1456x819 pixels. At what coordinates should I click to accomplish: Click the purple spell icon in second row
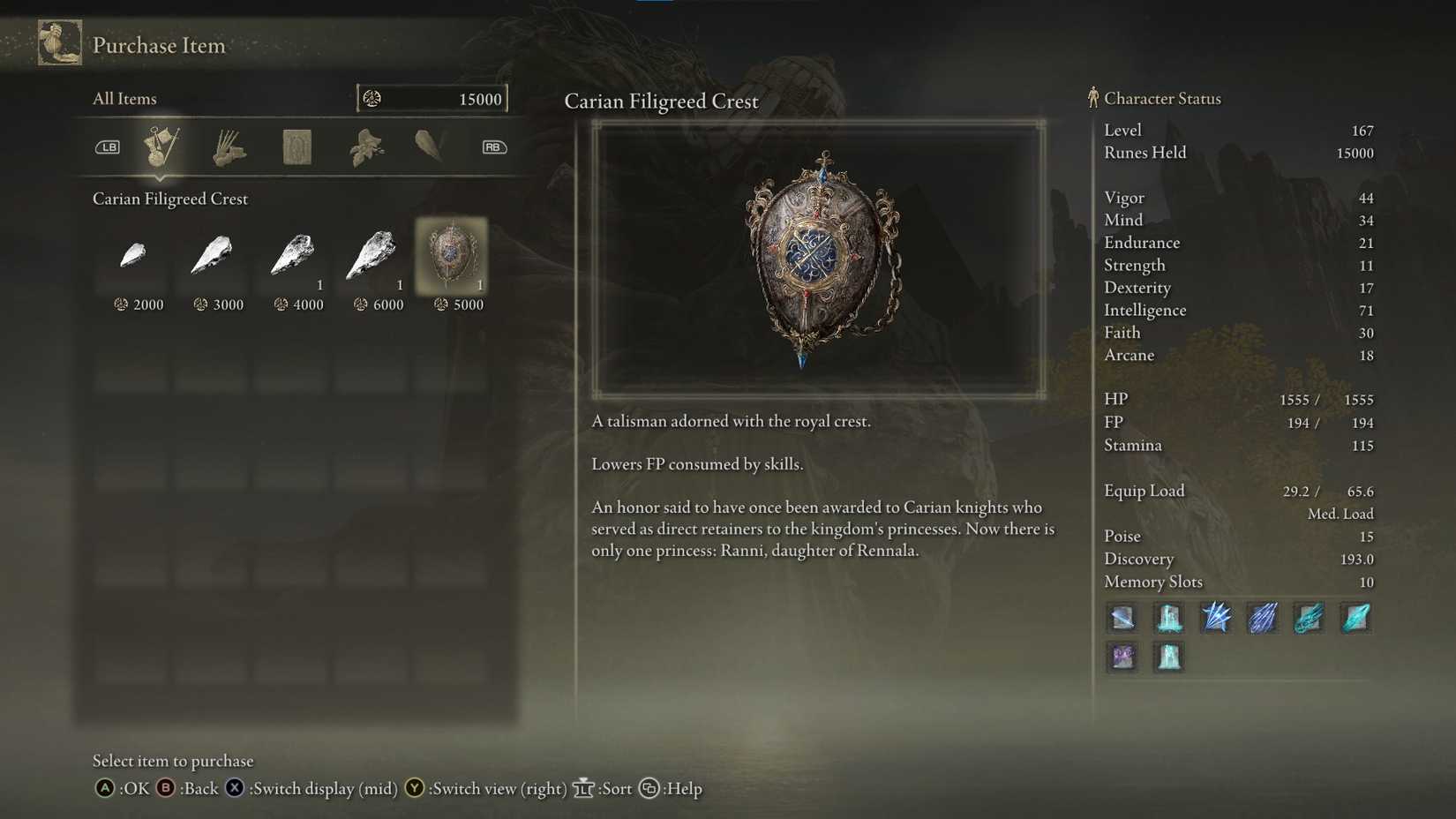point(1122,656)
